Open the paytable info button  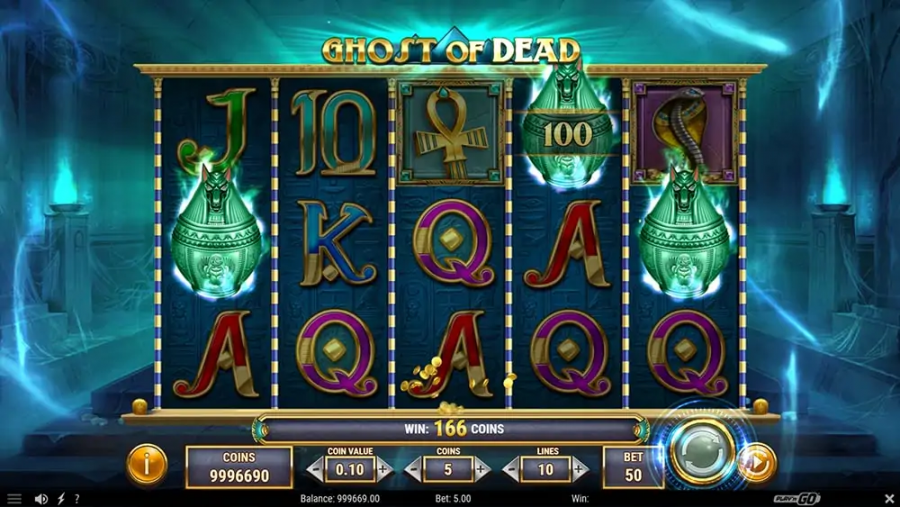pyautogui.click(x=147, y=465)
